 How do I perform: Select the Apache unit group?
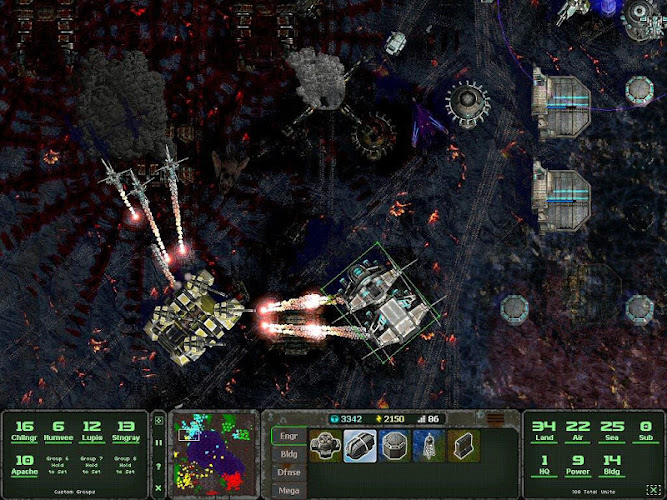(24, 465)
